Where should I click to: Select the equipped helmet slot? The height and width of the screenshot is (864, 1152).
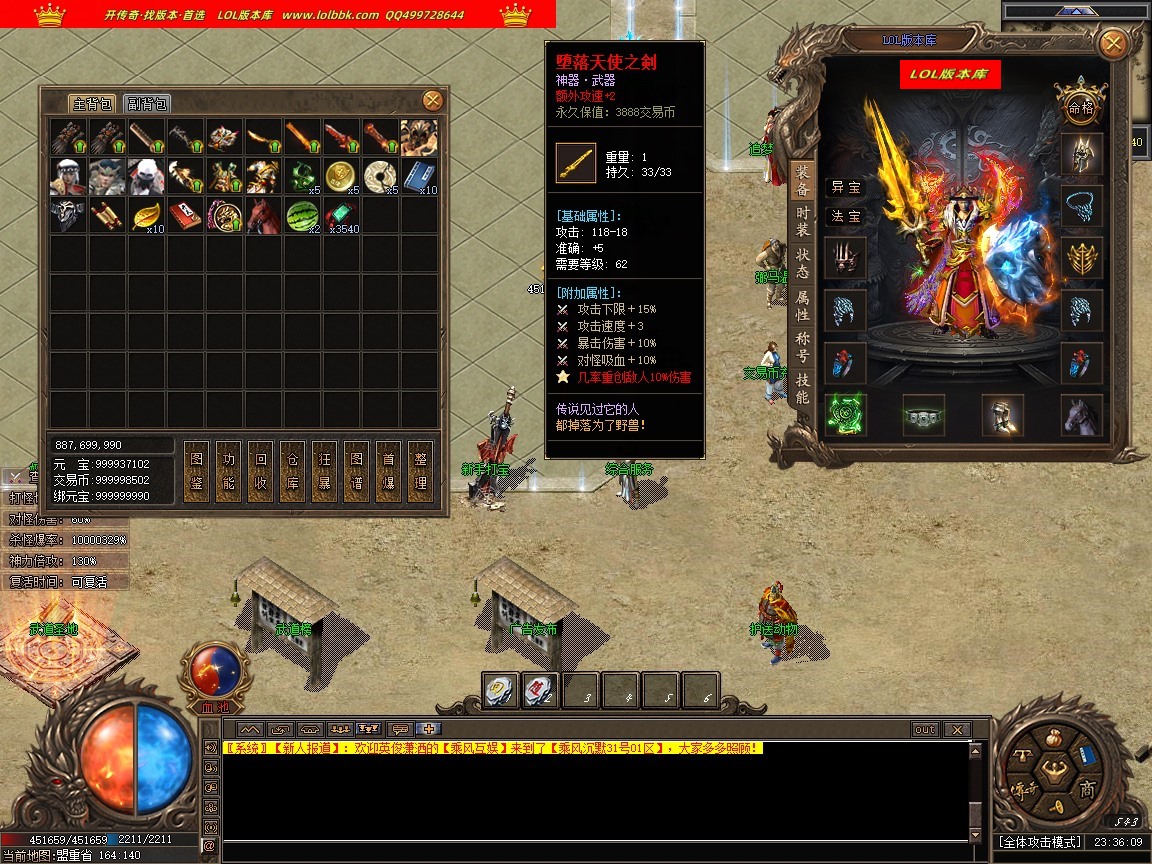pos(1082,153)
